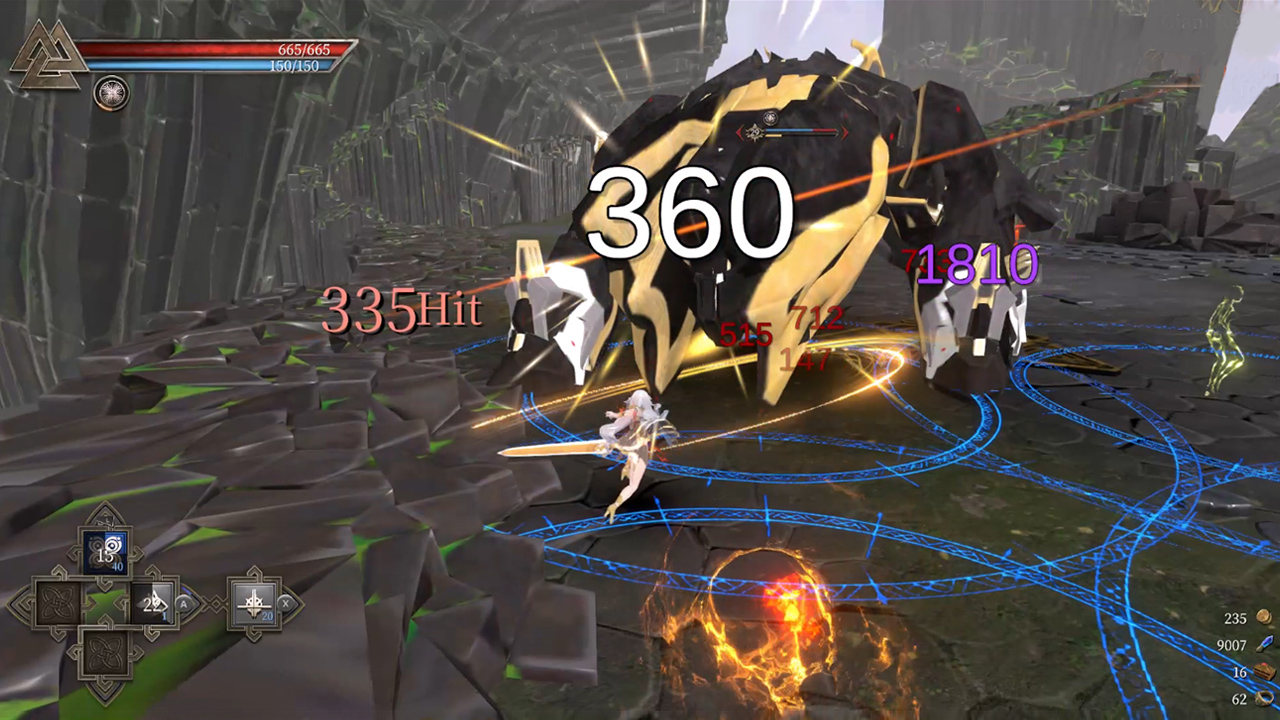Viewport: 1280px width, 720px height.
Task: Click the ring currency icon showing 62
Action: pos(1264,698)
